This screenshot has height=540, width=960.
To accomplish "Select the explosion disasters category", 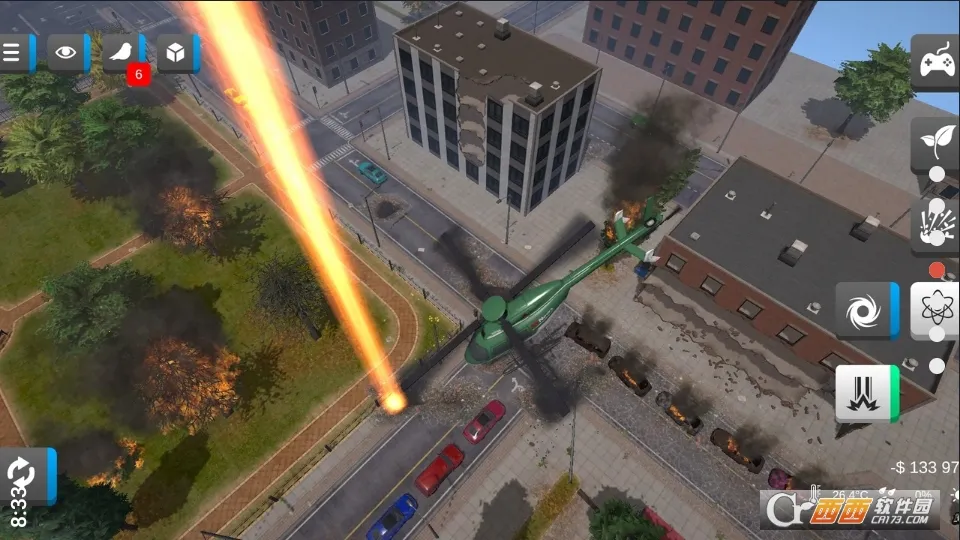I will tap(936, 222).
